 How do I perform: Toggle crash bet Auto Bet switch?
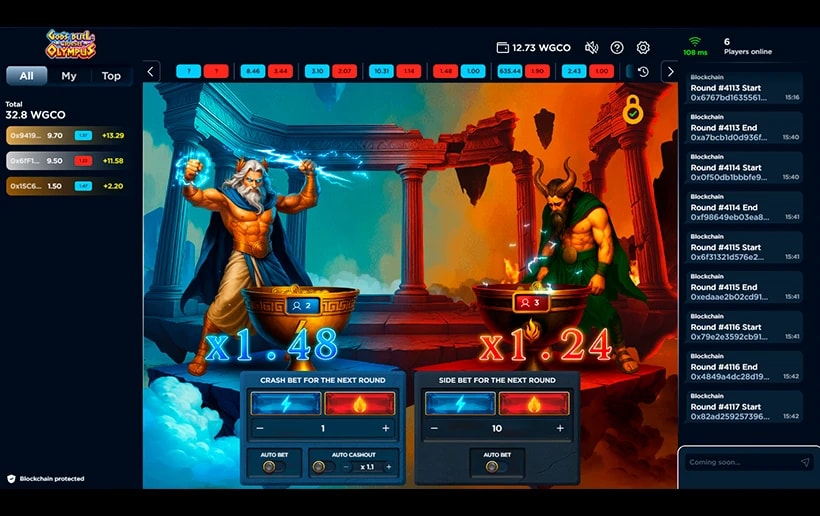(x=273, y=467)
